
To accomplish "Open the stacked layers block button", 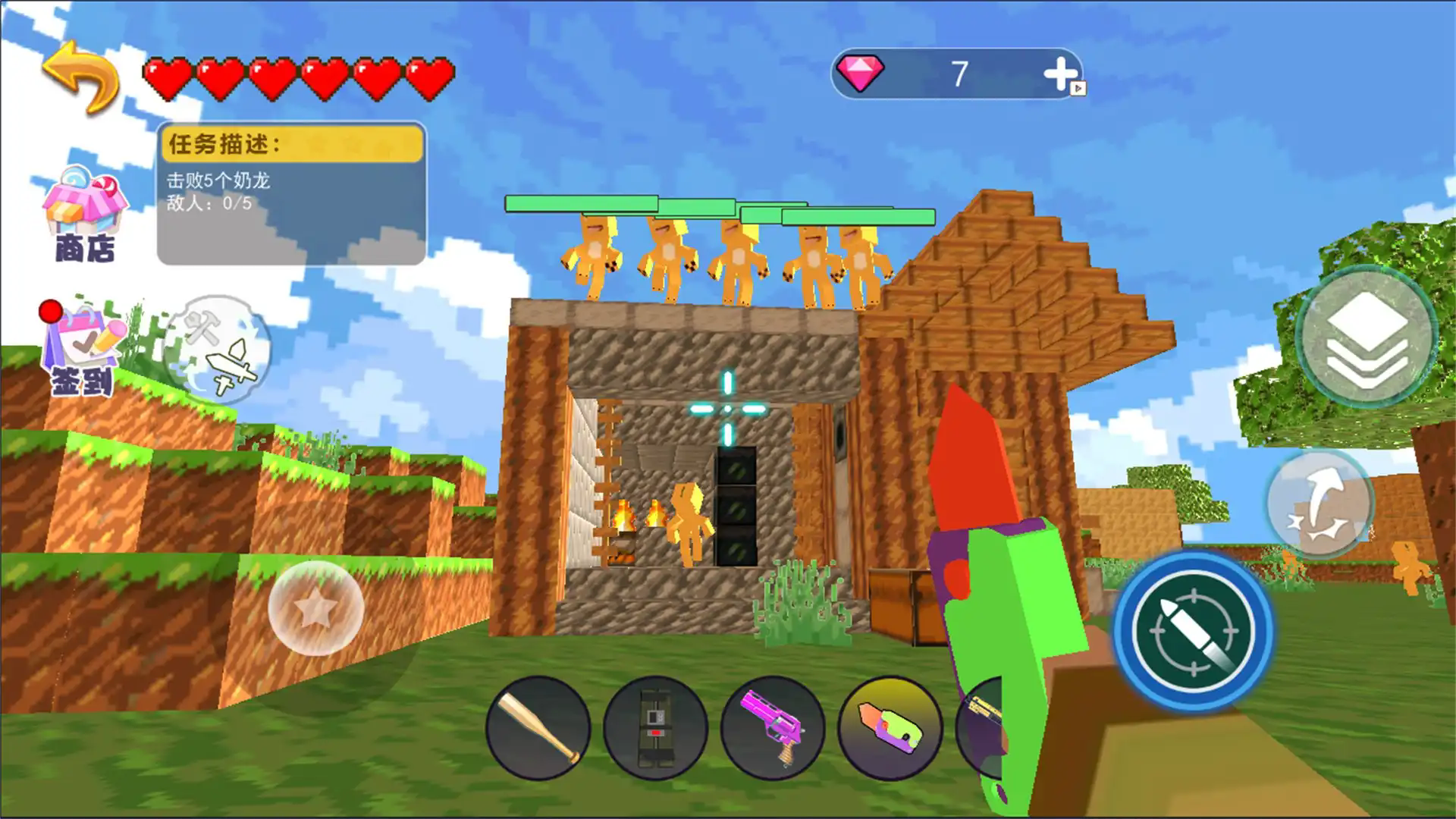I will tap(1367, 337).
